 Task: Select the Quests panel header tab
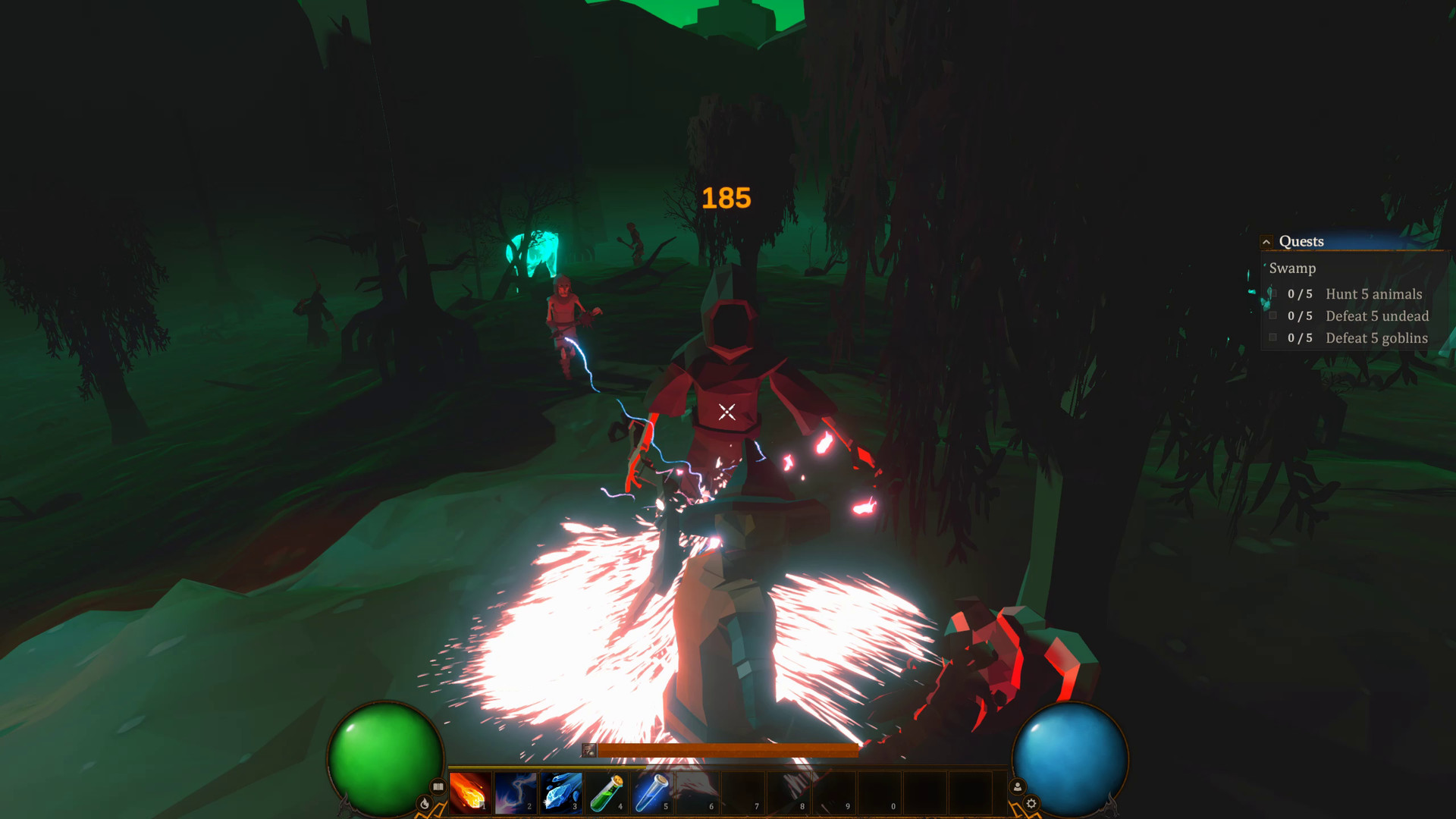pyautogui.click(x=1301, y=241)
